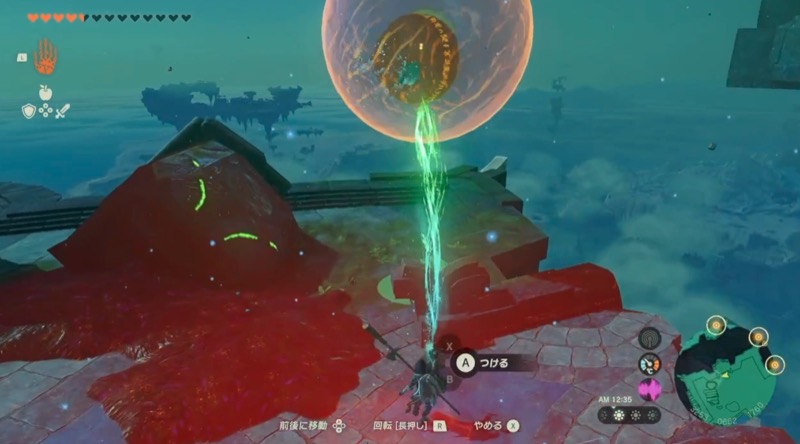Activate the Ultrahand hand ability icon
Viewport: 800px width, 444px height.
click(45, 56)
